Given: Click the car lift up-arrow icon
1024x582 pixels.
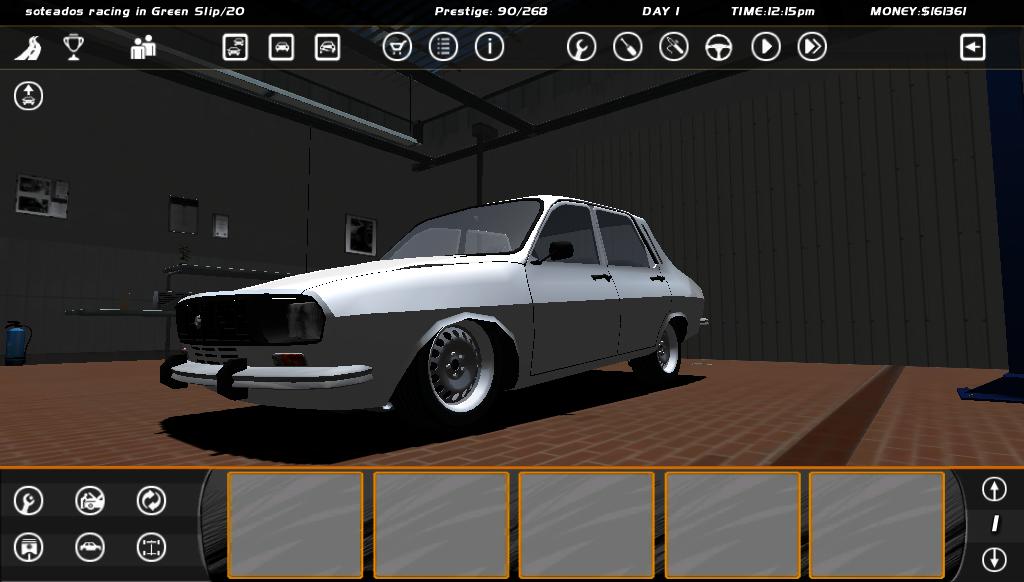Looking at the screenshot, I should (x=28, y=96).
